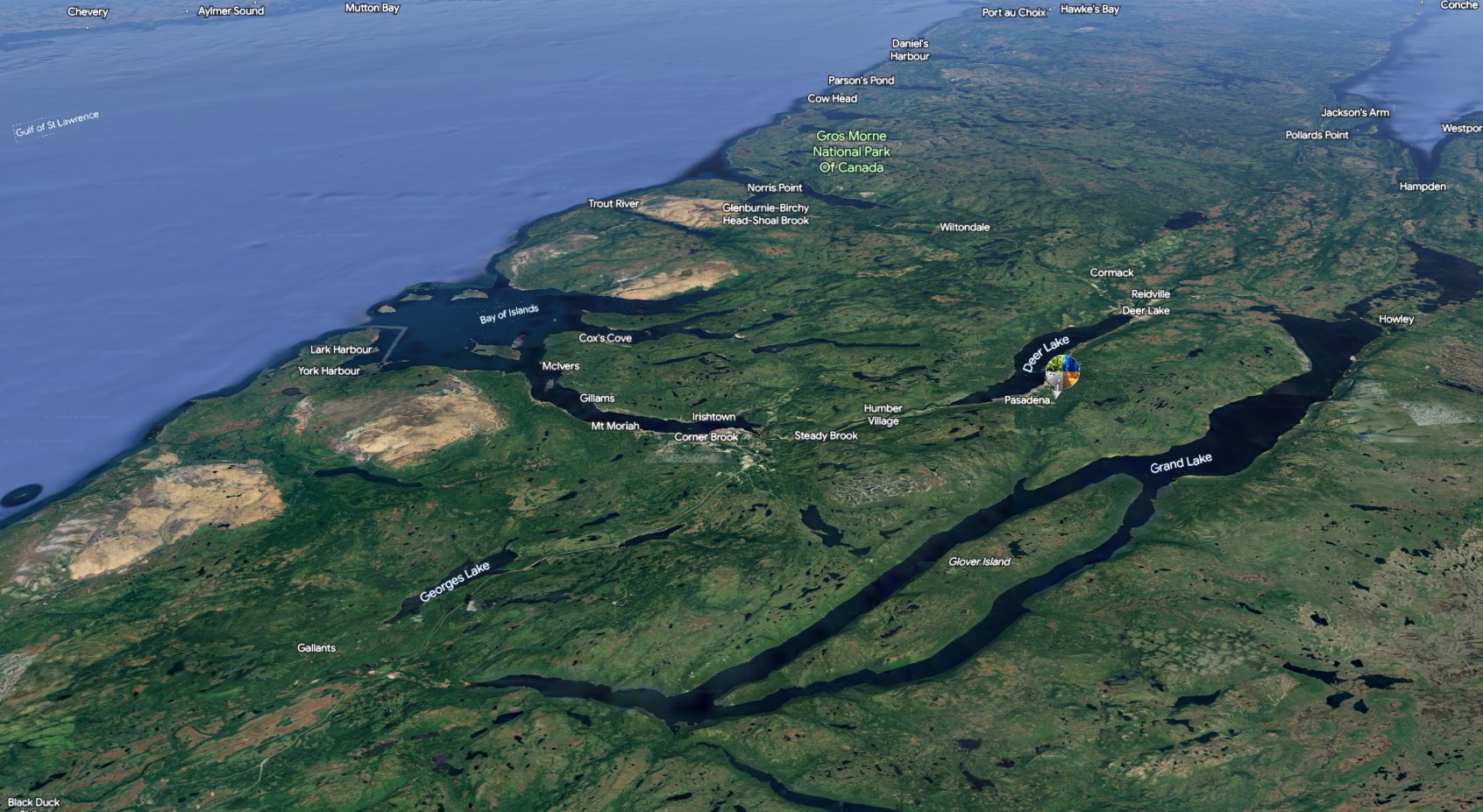
Task: Select the Gulf of St Lawrence label
Action: tap(57, 124)
